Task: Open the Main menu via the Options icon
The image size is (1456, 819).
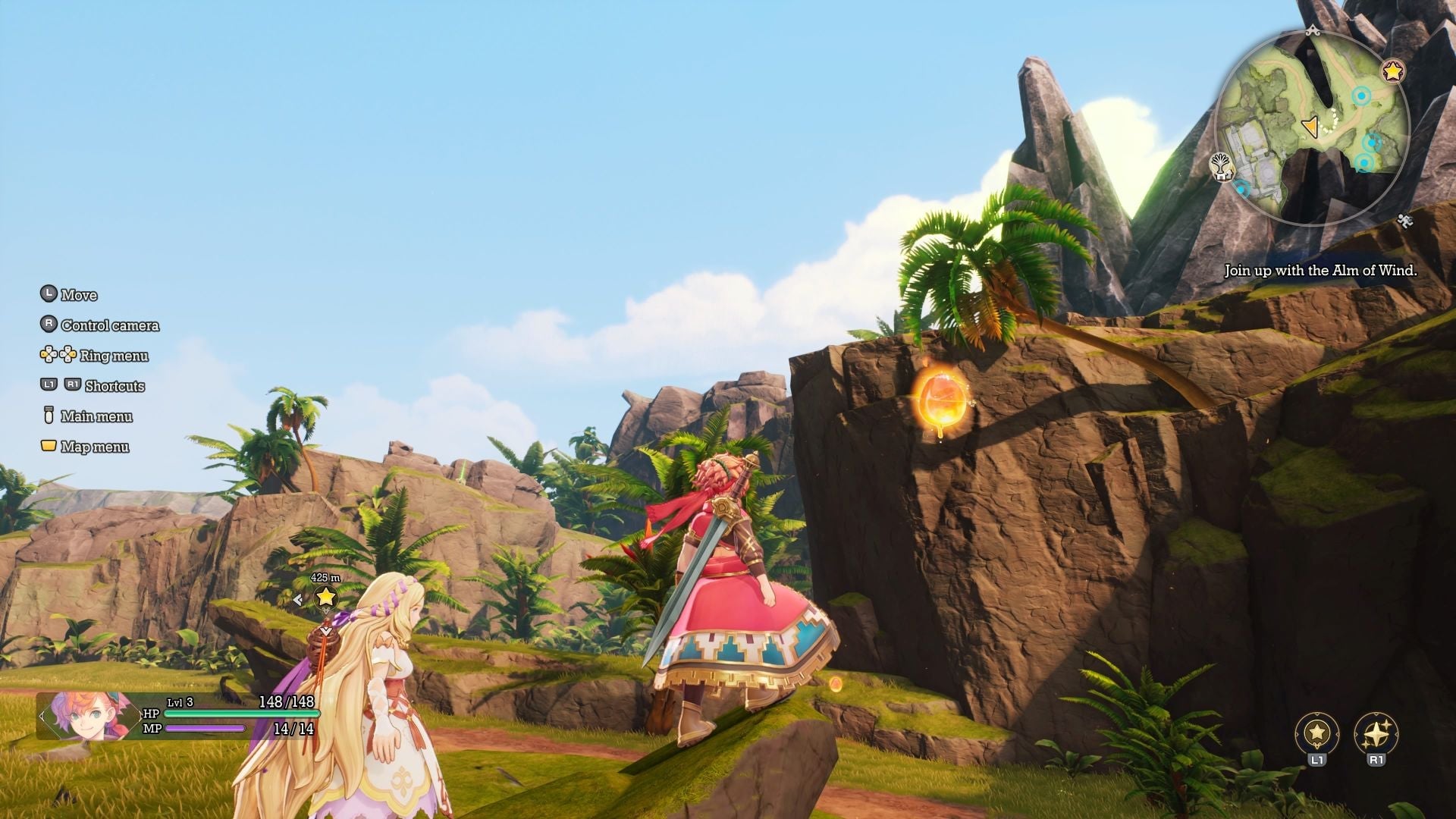Action: (x=47, y=416)
